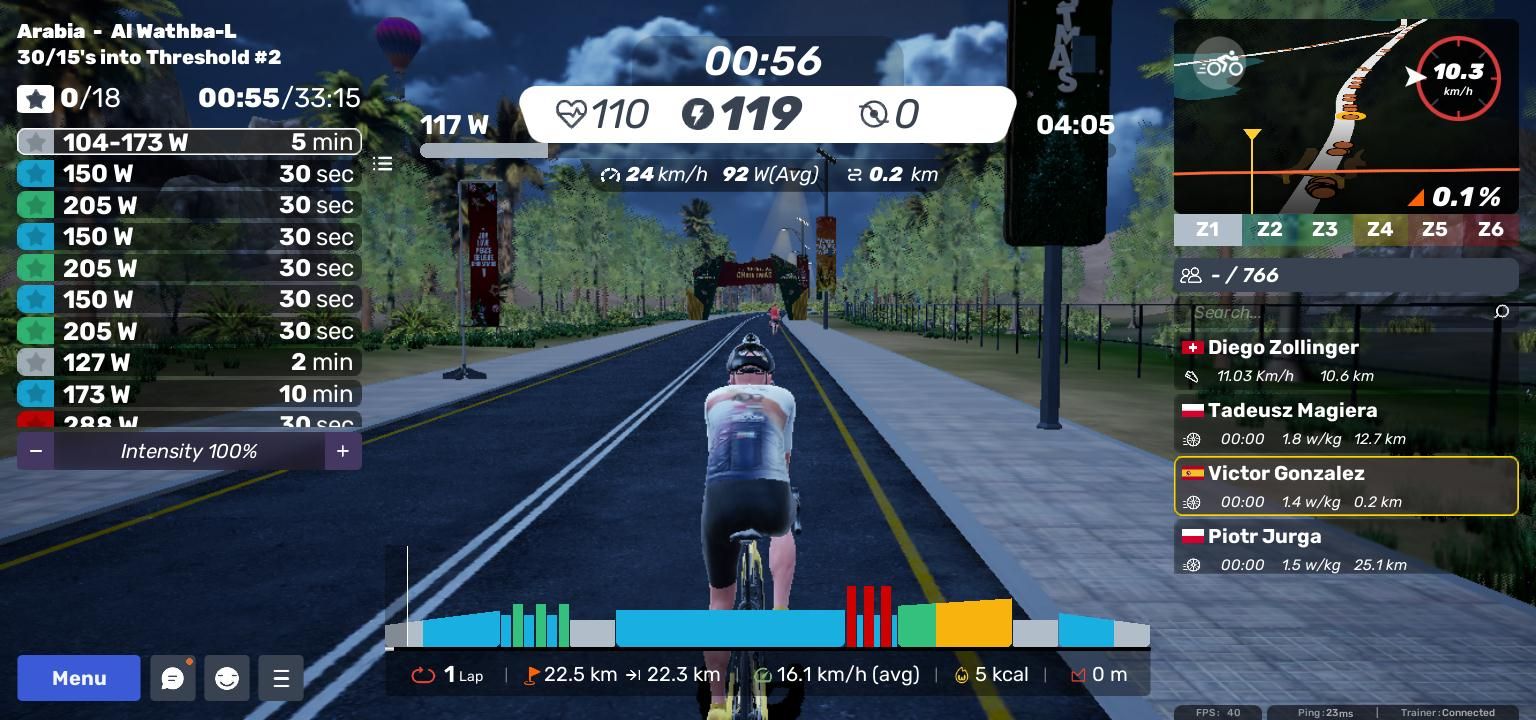
Task: Increase workout intensity with plus button
Action: click(x=342, y=451)
